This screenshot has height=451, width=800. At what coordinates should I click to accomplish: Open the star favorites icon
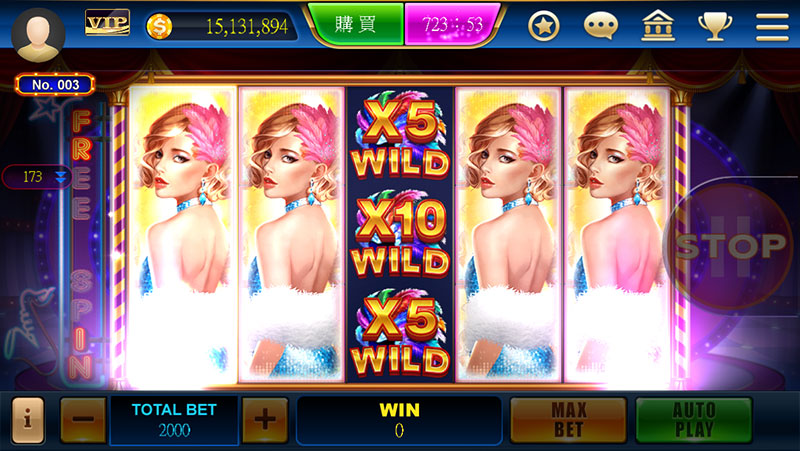(543, 27)
